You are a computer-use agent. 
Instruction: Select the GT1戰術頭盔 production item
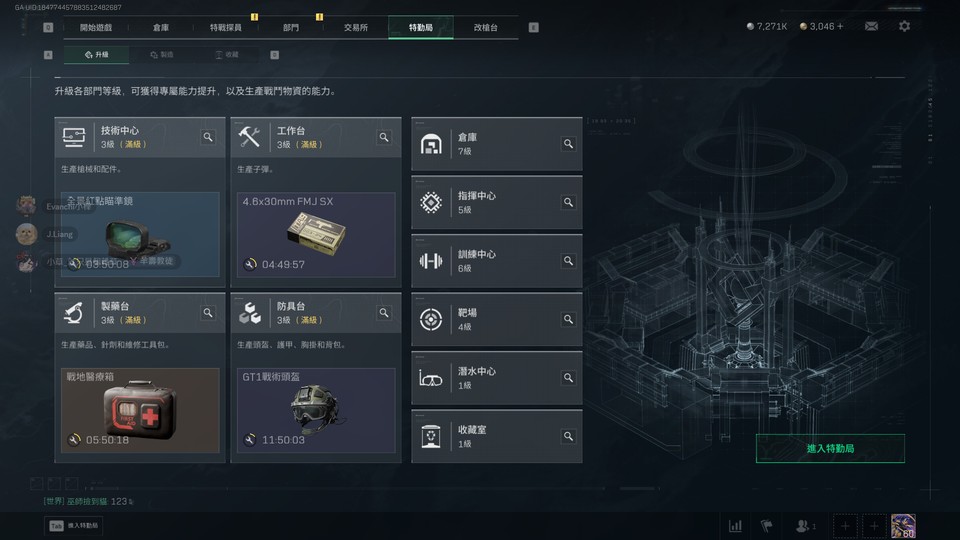tap(316, 410)
